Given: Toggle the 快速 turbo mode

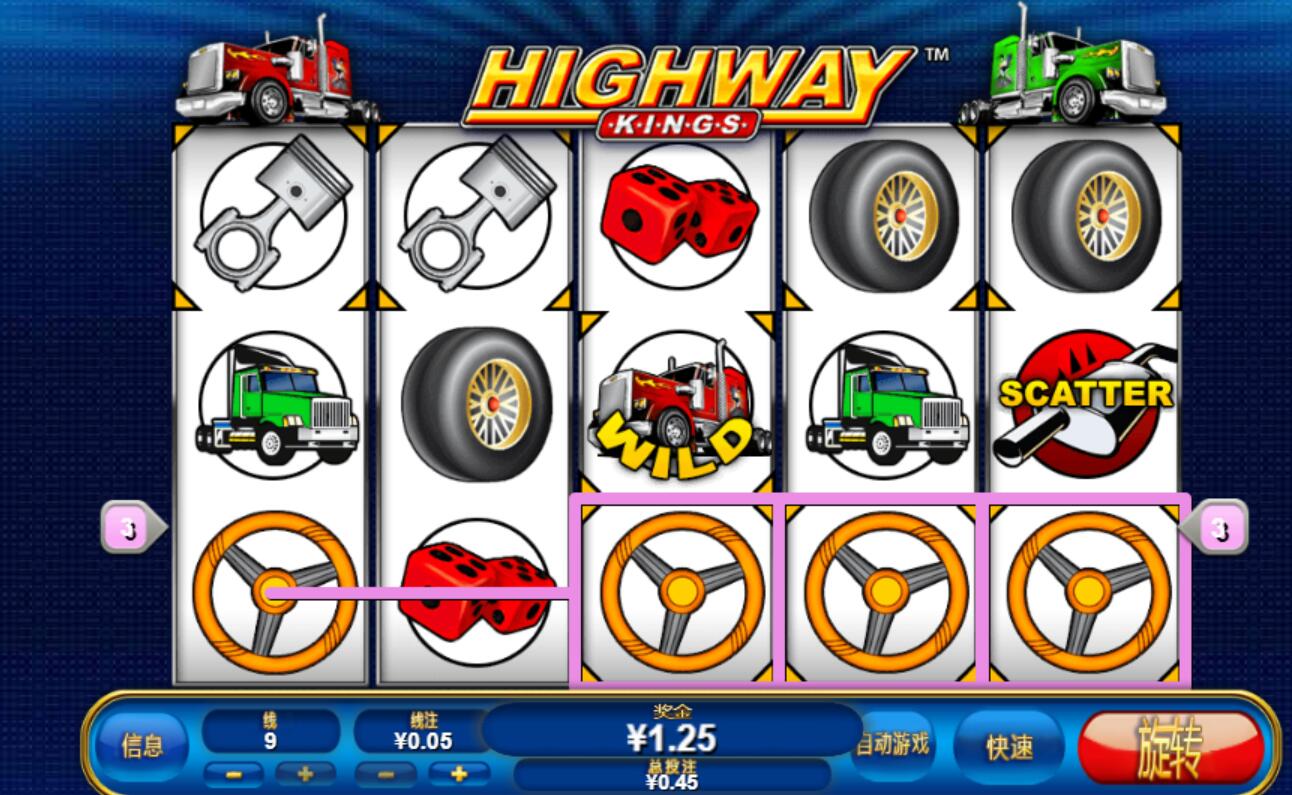Looking at the screenshot, I should 1008,747.
